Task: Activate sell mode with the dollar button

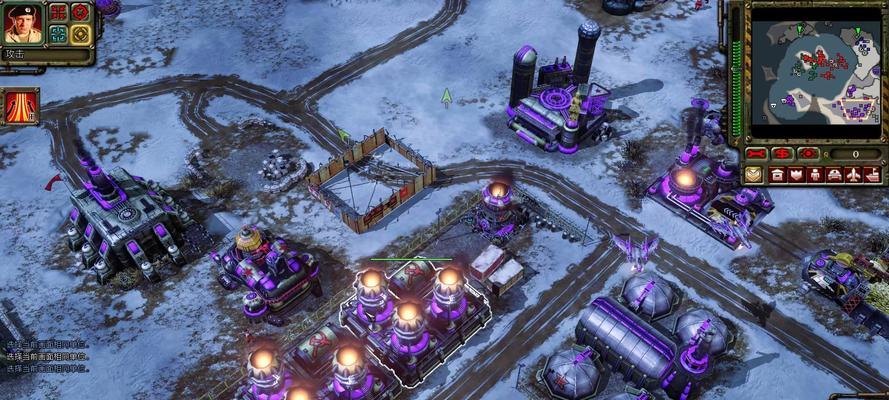Action: coord(782,154)
